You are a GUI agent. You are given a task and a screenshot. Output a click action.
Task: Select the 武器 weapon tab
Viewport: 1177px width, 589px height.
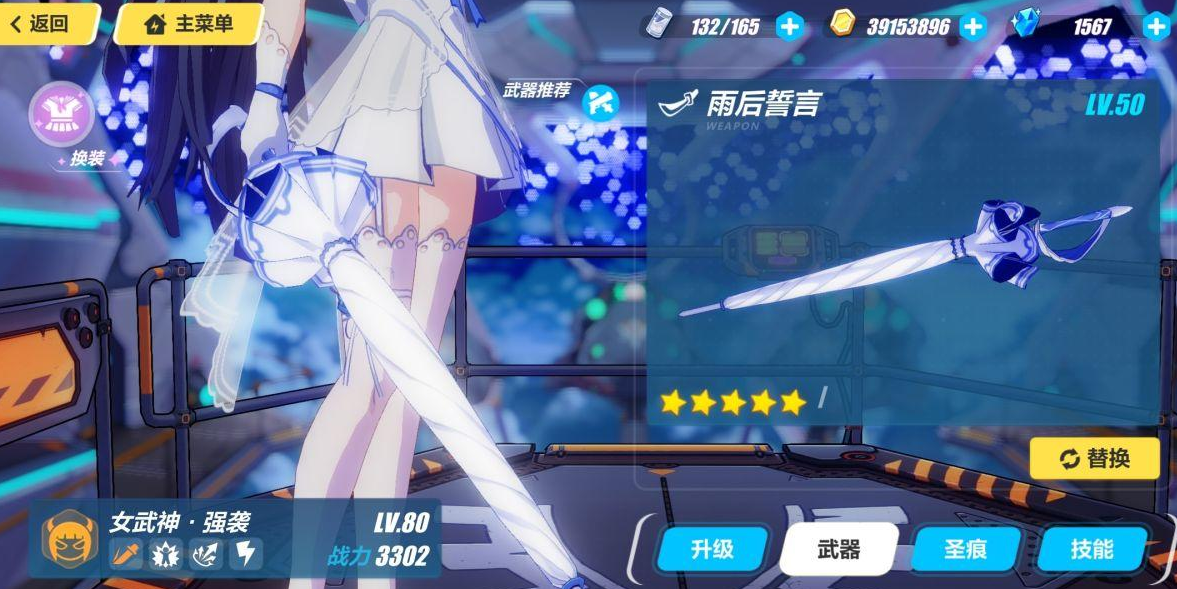(838, 549)
